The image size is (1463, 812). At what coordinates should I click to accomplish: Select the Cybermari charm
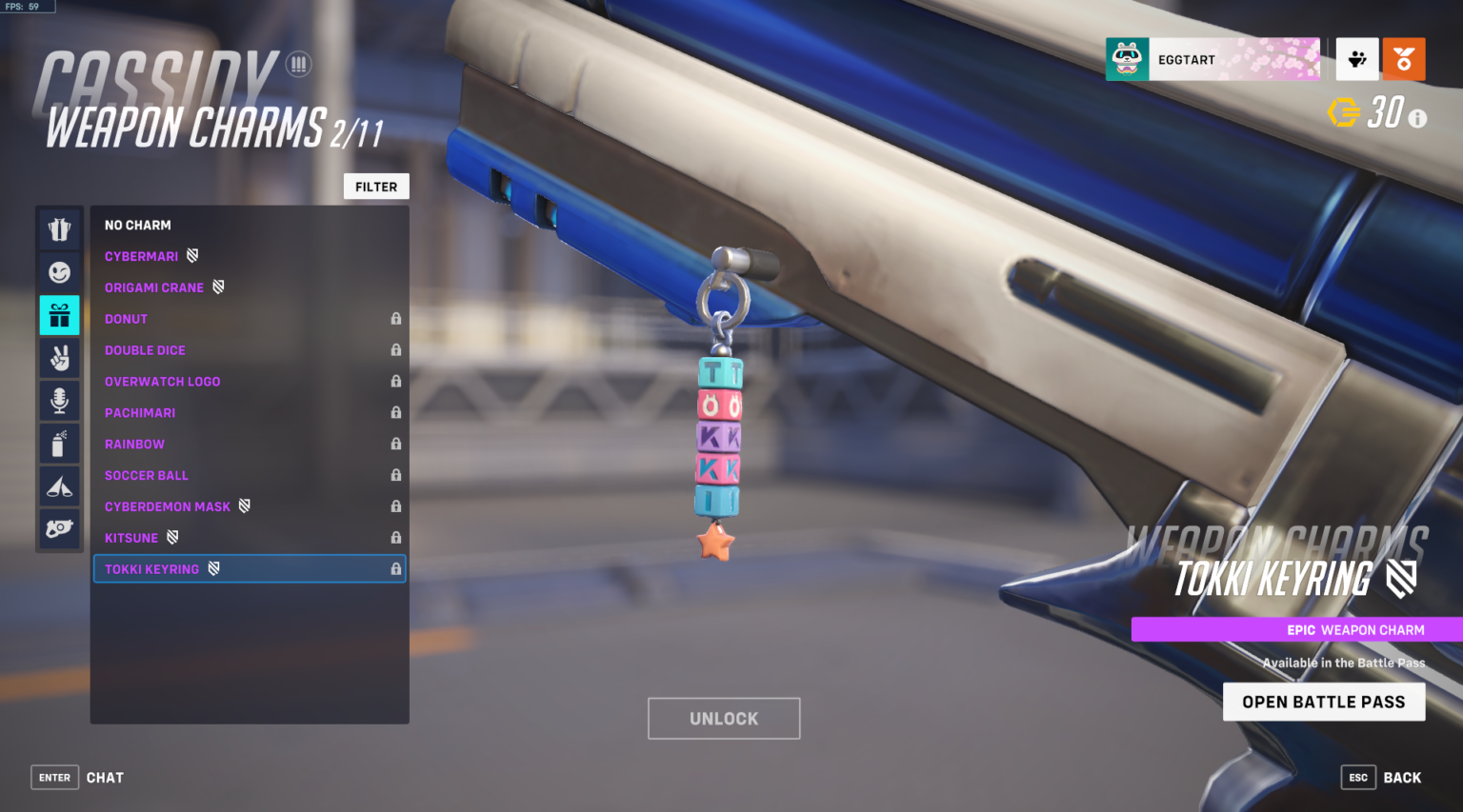tap(141, 255)
